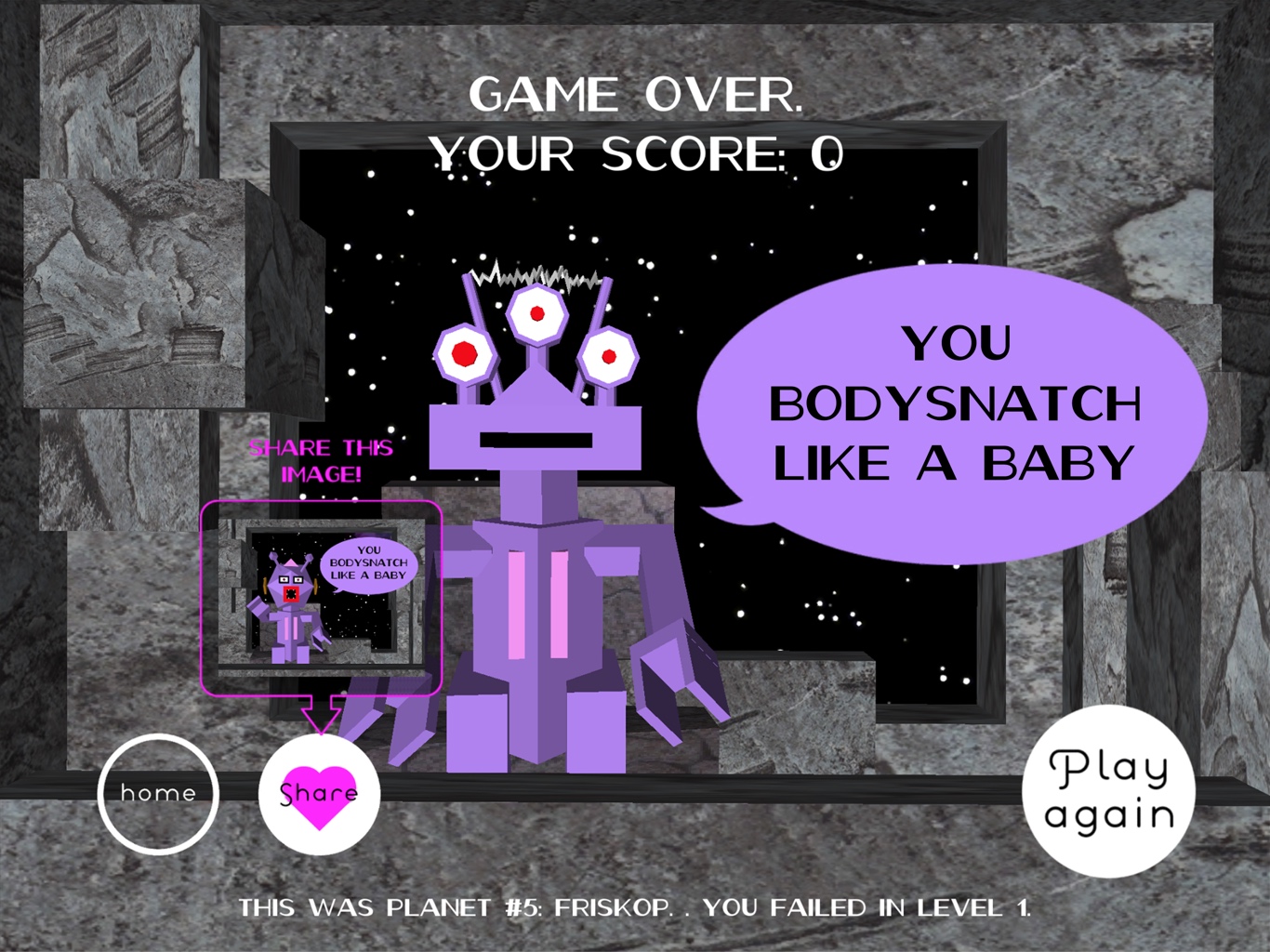1270x952 pixels.
Task: Select the alien's center red eye
Action: pyautogui.click(x=536, y=313)
